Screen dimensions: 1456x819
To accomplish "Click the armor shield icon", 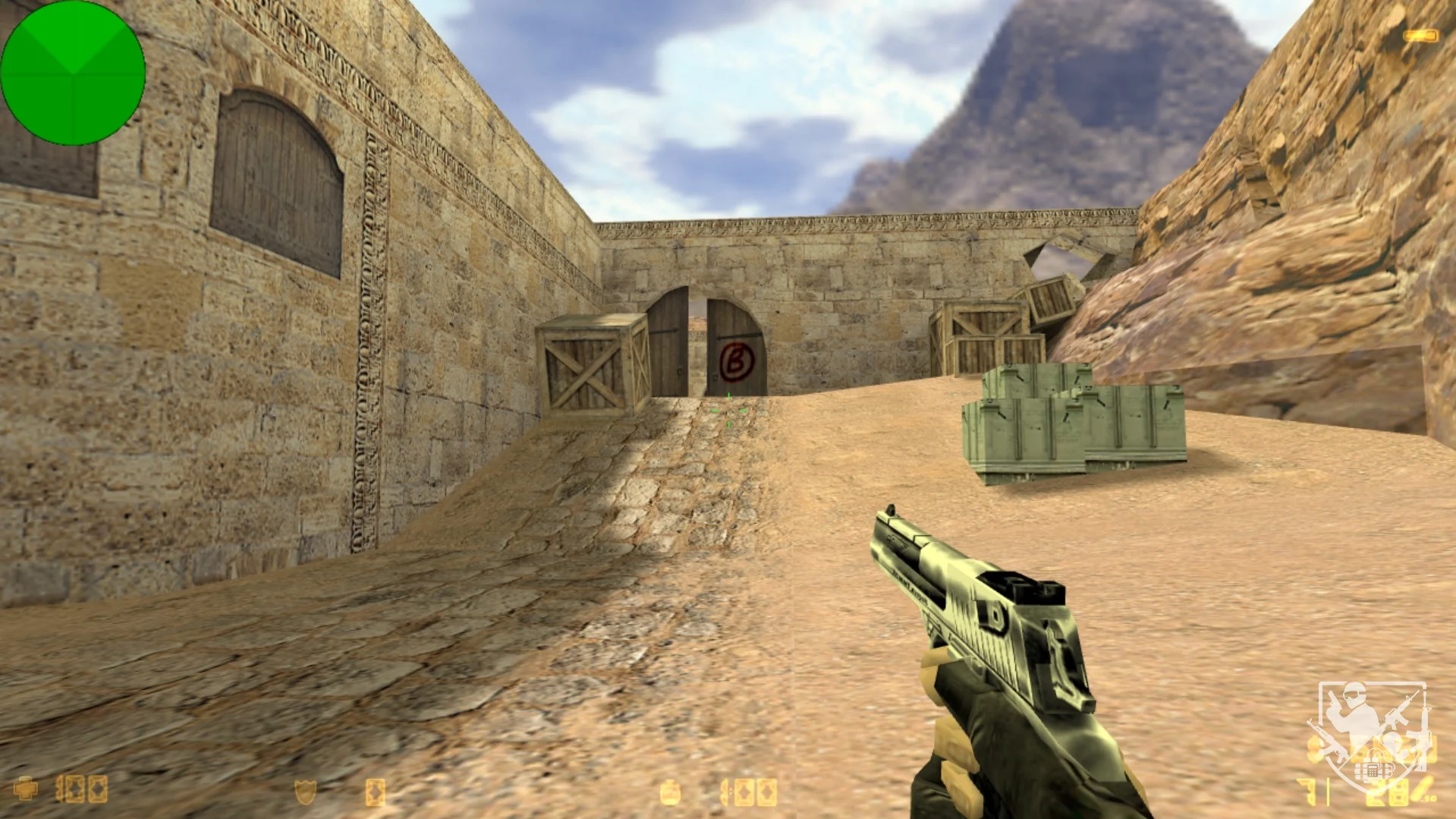I will coord(305,792).
